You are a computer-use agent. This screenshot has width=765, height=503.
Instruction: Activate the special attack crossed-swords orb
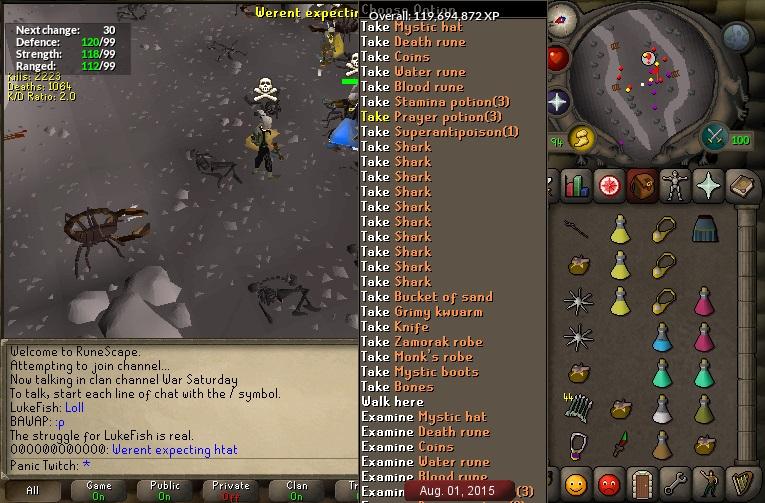click(x=714, y=137)
